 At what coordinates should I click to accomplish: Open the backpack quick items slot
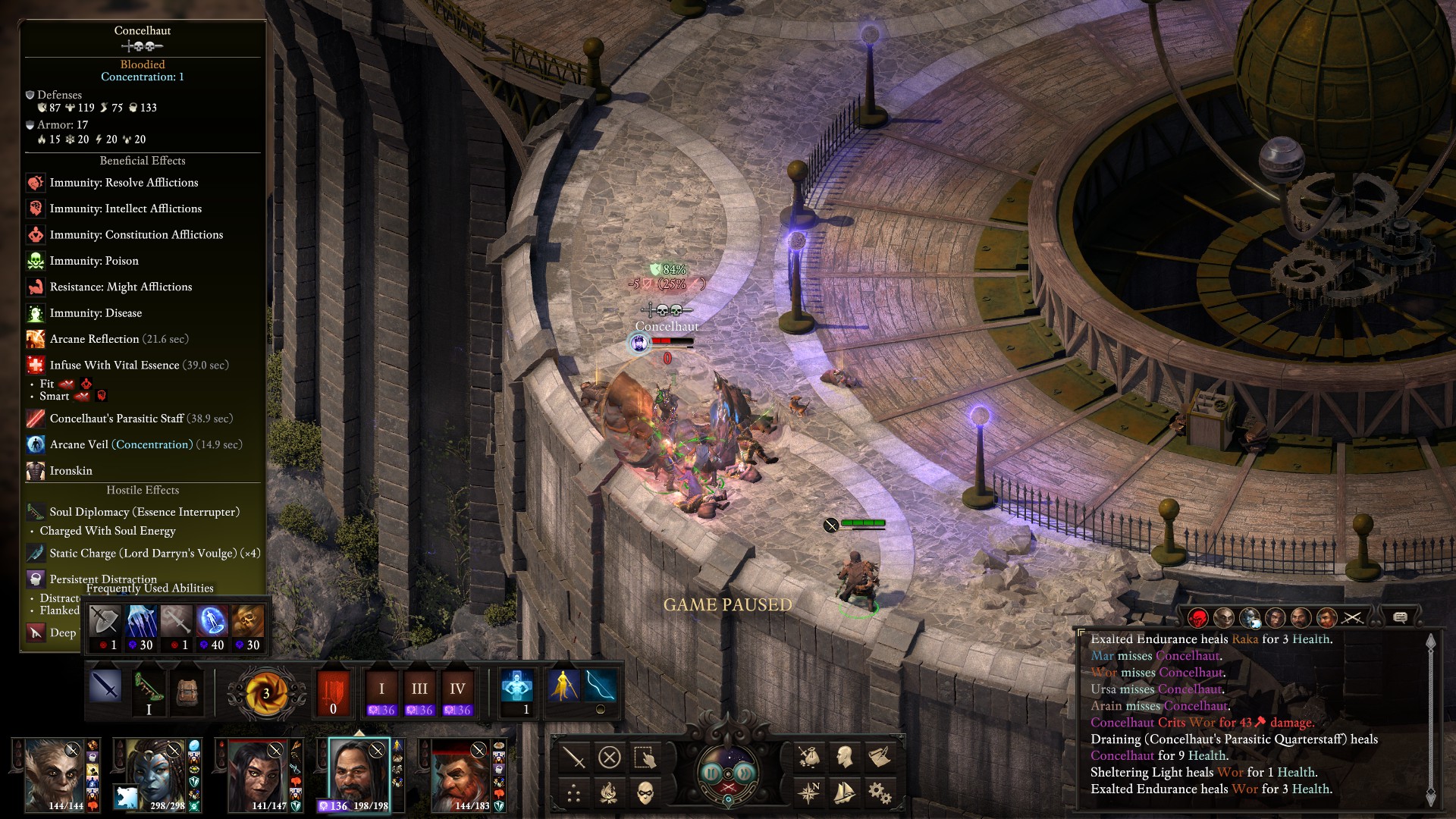(x=185, y=690)
